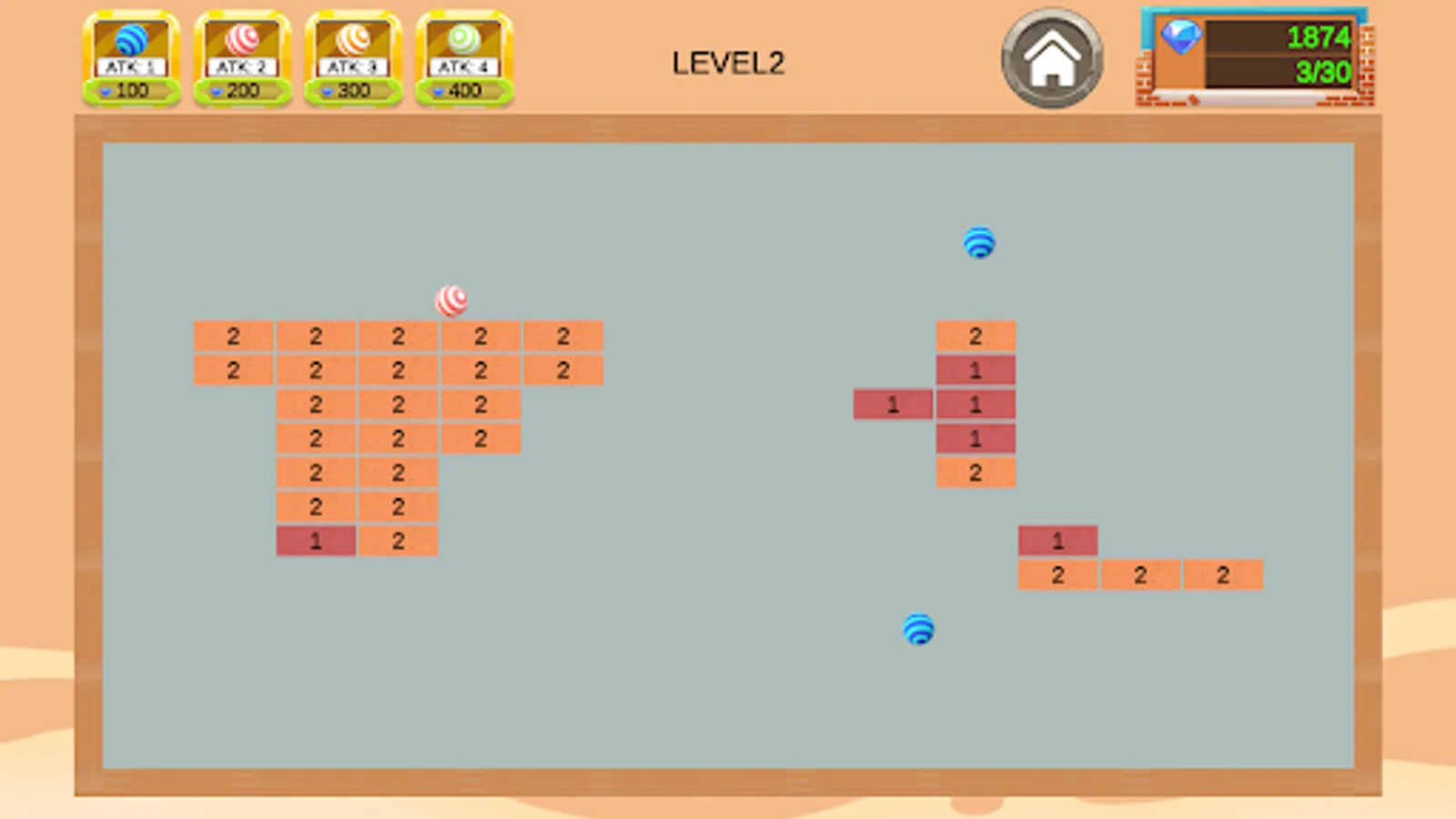Screen dimensions: 1456x819
Task: Select the orange ATK 3 ball
Action: 352,41
